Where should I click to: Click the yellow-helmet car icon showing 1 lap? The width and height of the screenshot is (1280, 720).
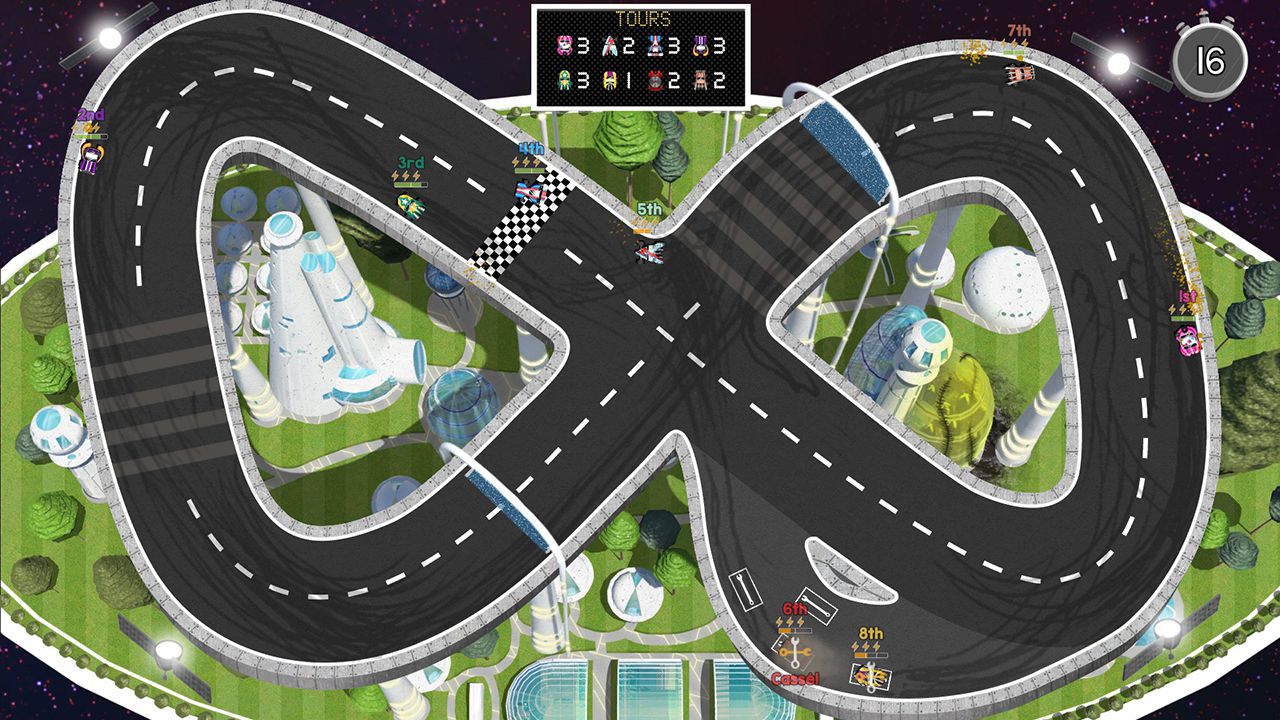(610, 80)
